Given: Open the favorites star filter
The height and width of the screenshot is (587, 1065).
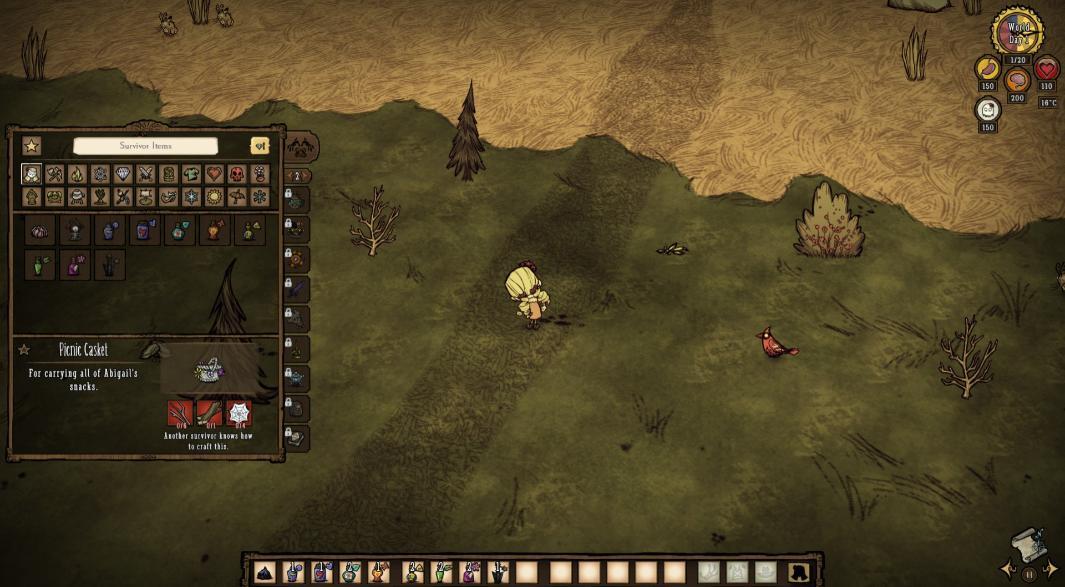Looking at the screenshot, I should click(32, 146).
